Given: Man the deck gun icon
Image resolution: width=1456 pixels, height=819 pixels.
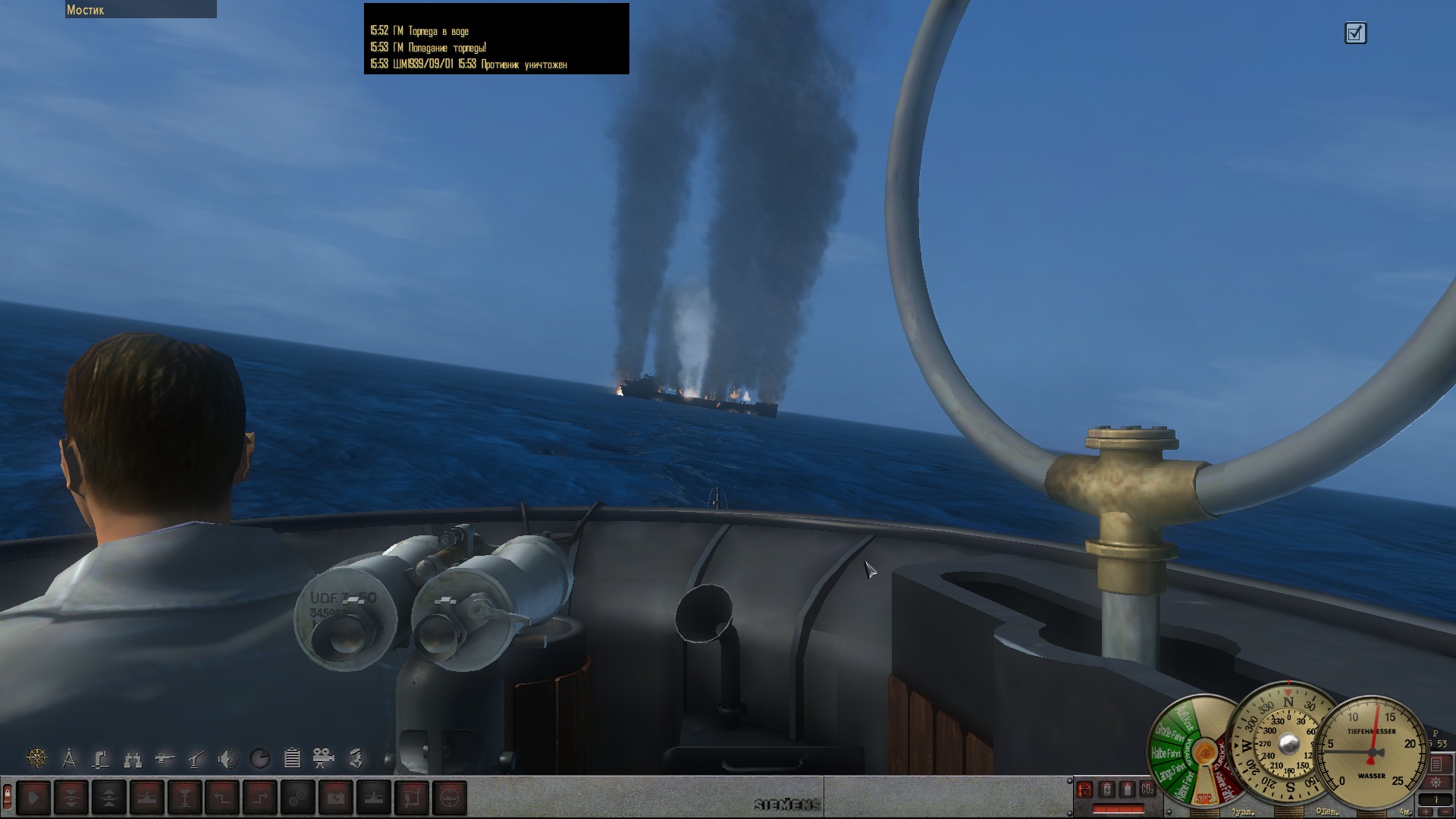Looking at the screenshot, I should tap(165, 758).
